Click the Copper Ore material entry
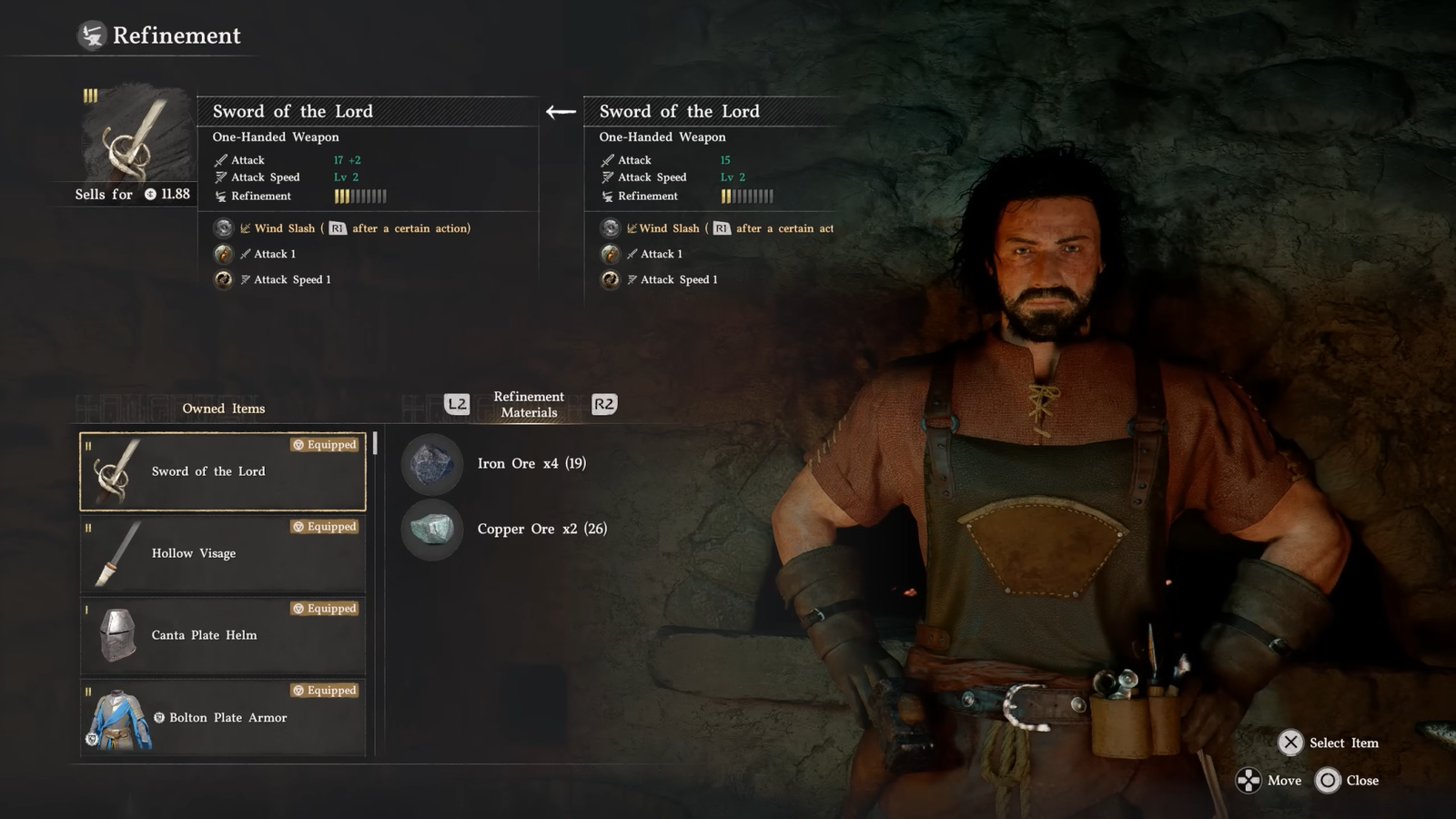 [541, 529]
